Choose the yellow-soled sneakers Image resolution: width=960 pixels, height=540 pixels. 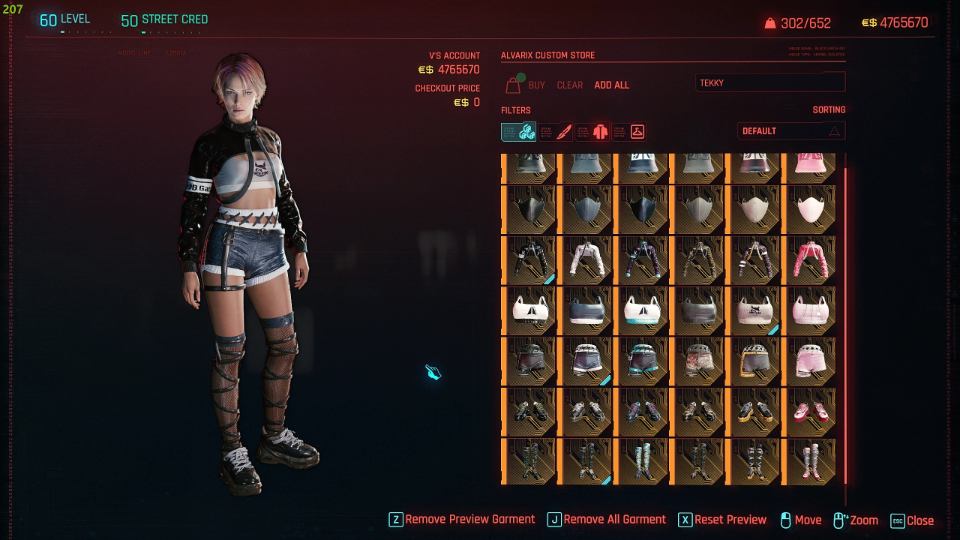753,412
